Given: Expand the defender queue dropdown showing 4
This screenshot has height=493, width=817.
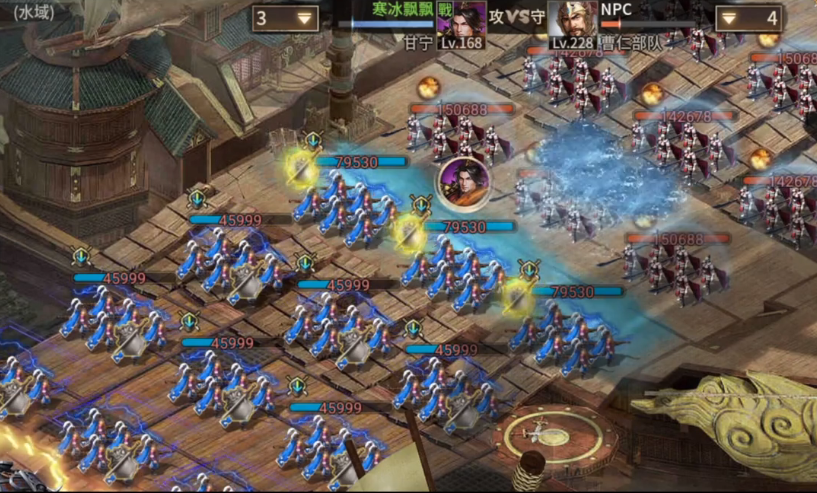Looking at the screenshot, I should pyautogui.click(x=748, y=17).
